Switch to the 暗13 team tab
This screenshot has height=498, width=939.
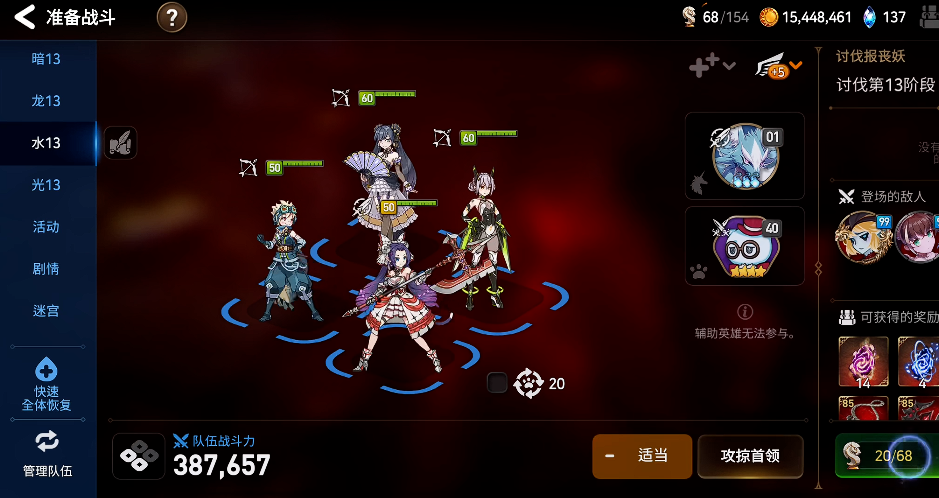pos(47,59)
